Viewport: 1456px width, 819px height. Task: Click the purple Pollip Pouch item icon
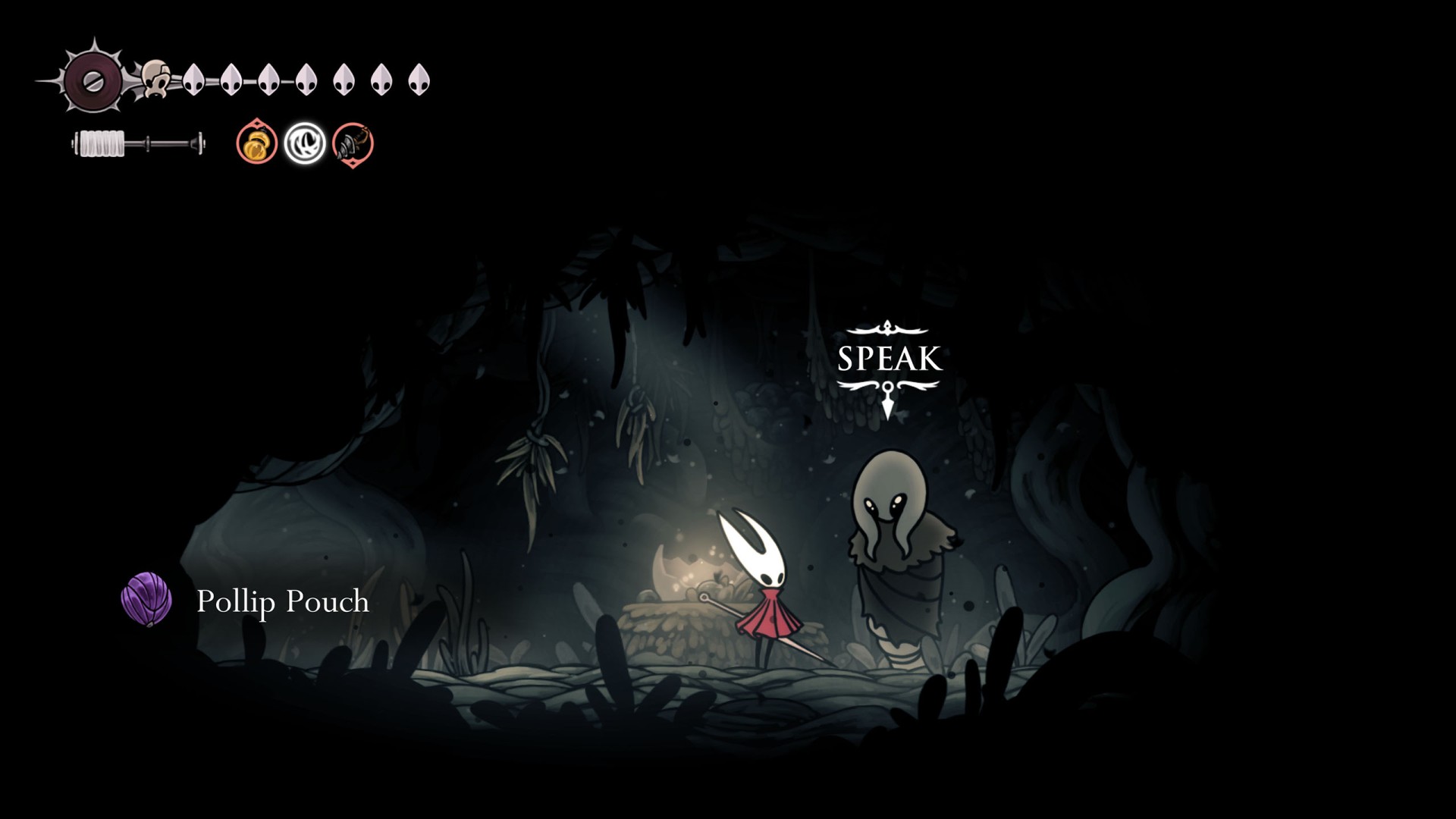(x=146, y=599)
